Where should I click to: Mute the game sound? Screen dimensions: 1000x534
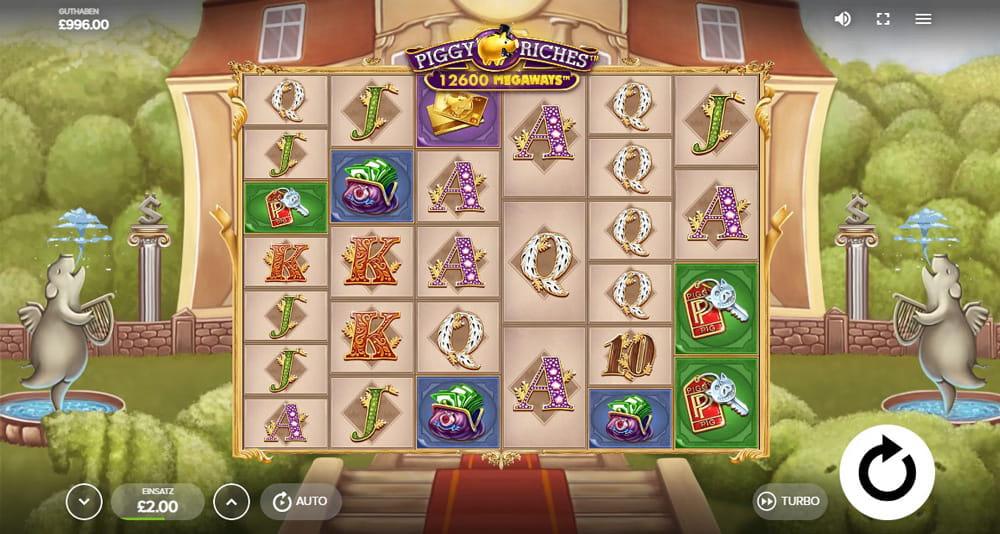pyautogui.click(x=843, y=19)
